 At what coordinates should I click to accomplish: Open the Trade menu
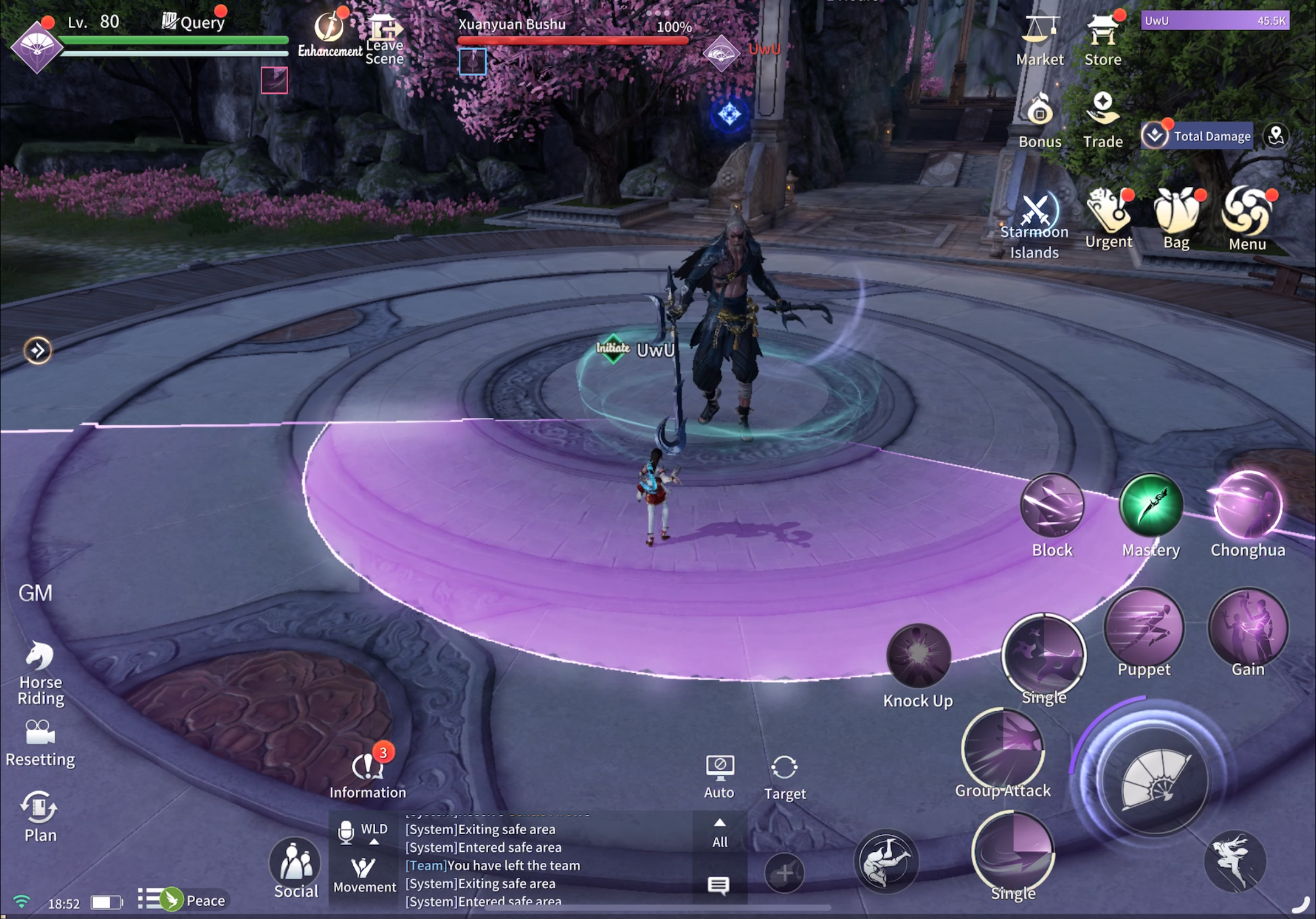point(1102,110)
